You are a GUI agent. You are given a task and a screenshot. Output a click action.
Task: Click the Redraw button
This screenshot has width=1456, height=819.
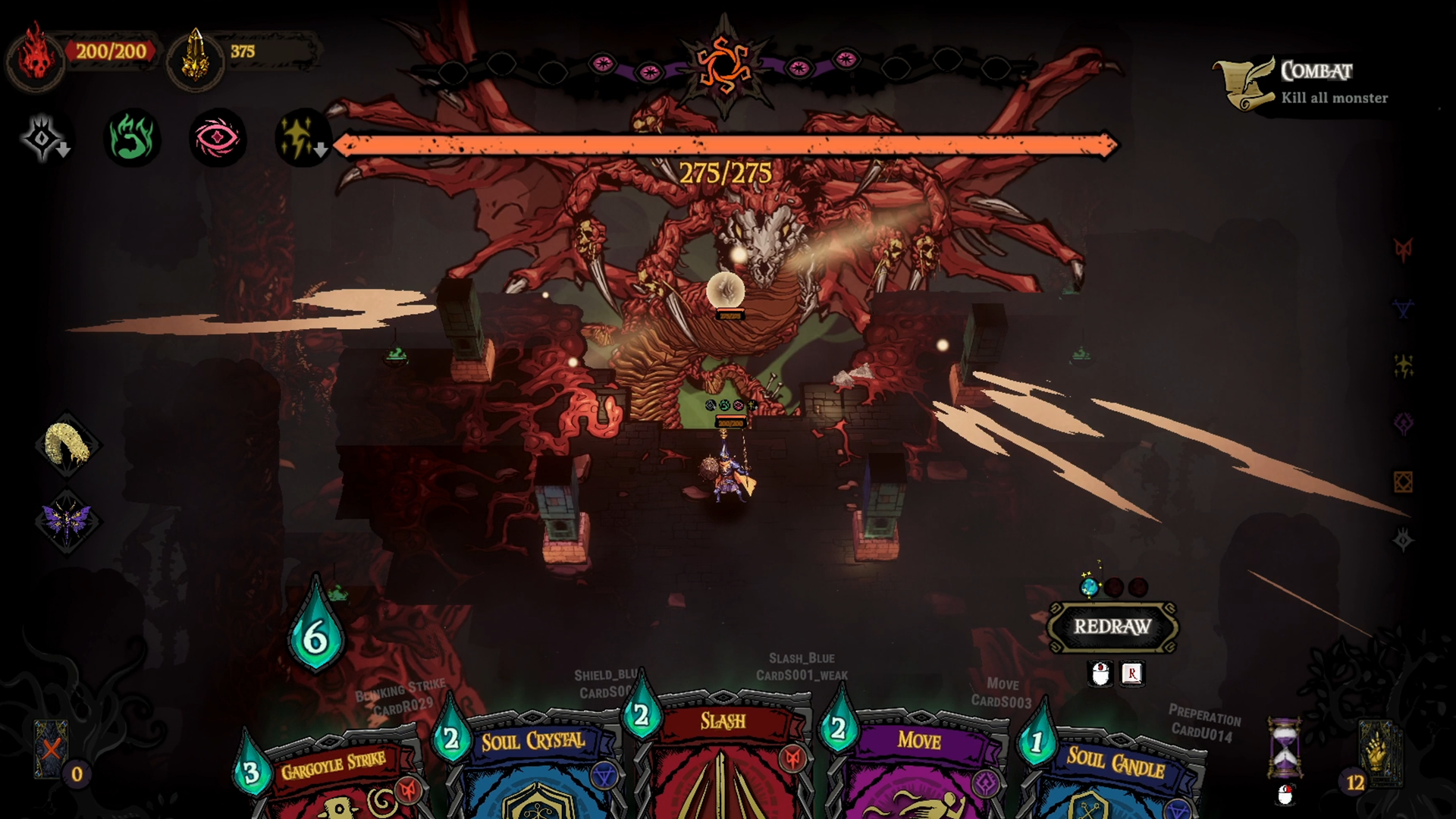[1112, 627]
